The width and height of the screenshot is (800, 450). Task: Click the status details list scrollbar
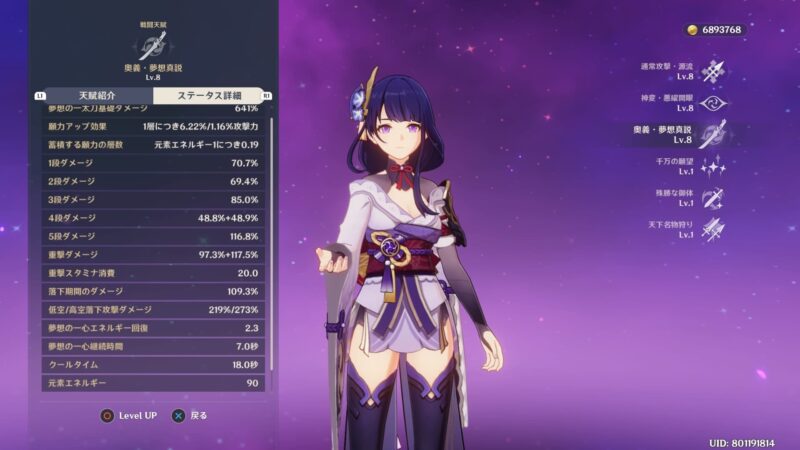click(x=271, y=250)
